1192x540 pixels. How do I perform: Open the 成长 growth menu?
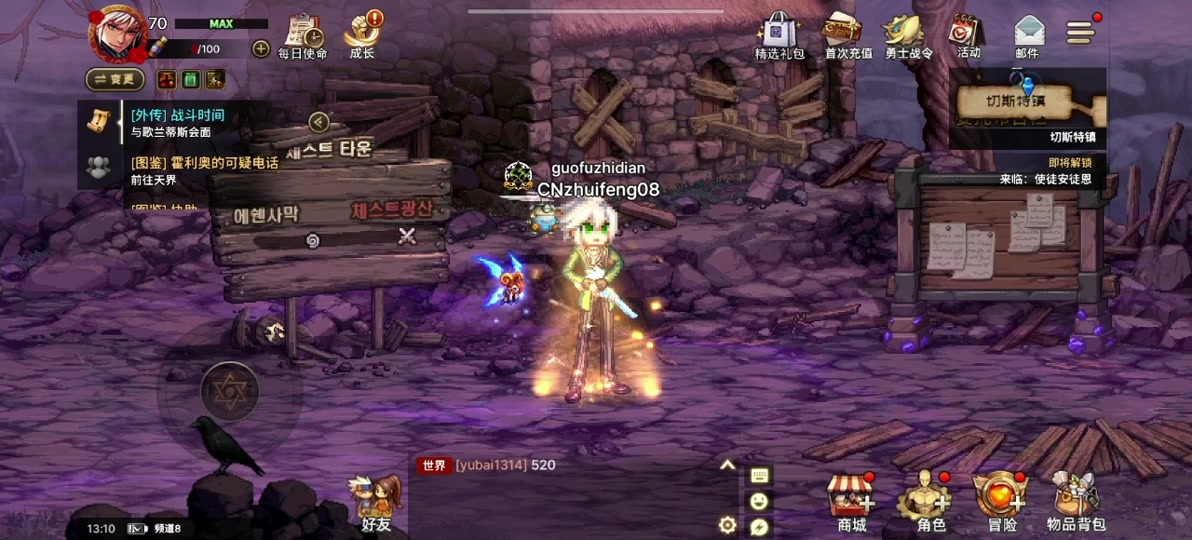(x=363, y=36)
